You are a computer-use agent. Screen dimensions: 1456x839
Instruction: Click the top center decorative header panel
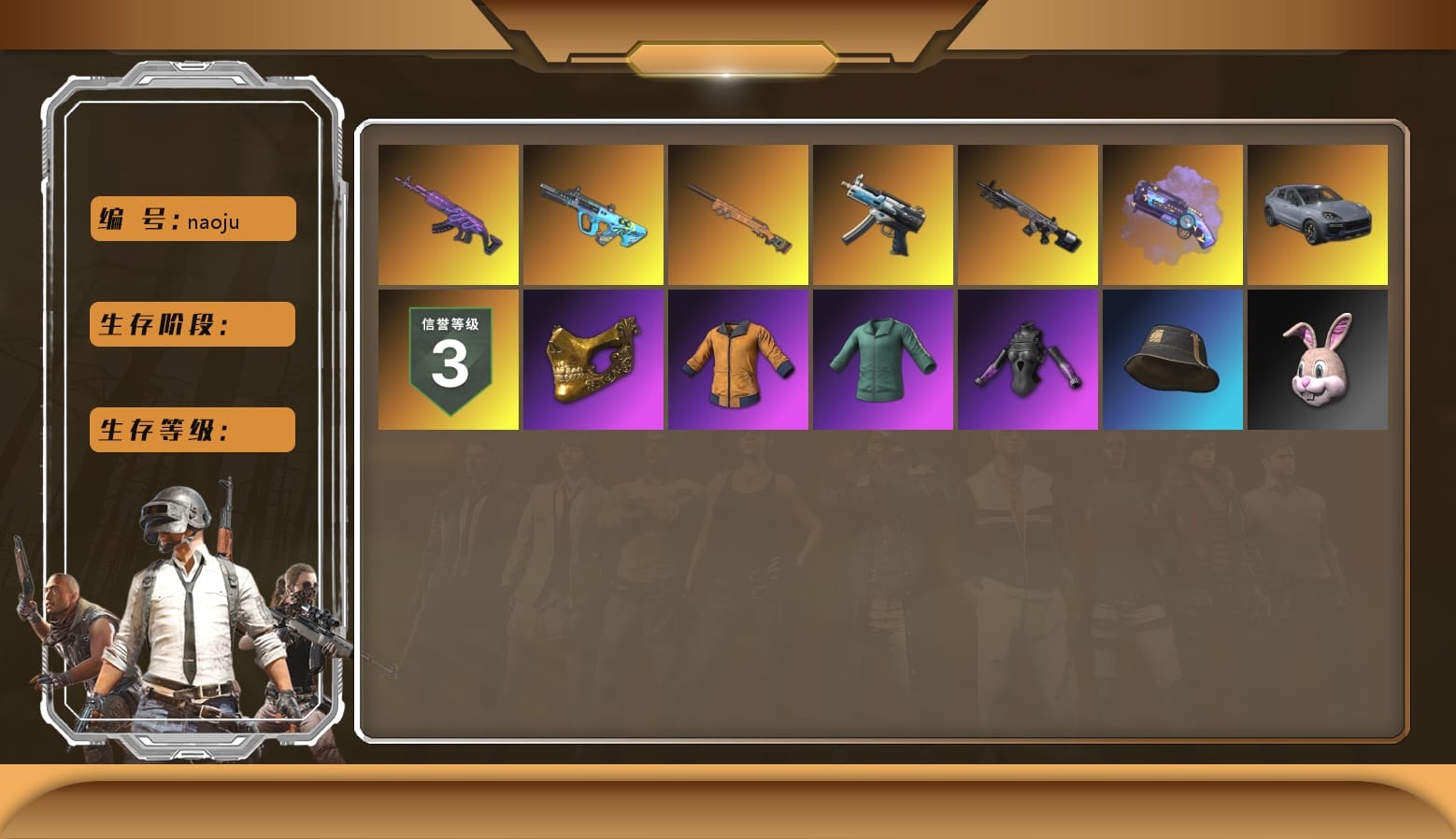click(x=728, y=56)
